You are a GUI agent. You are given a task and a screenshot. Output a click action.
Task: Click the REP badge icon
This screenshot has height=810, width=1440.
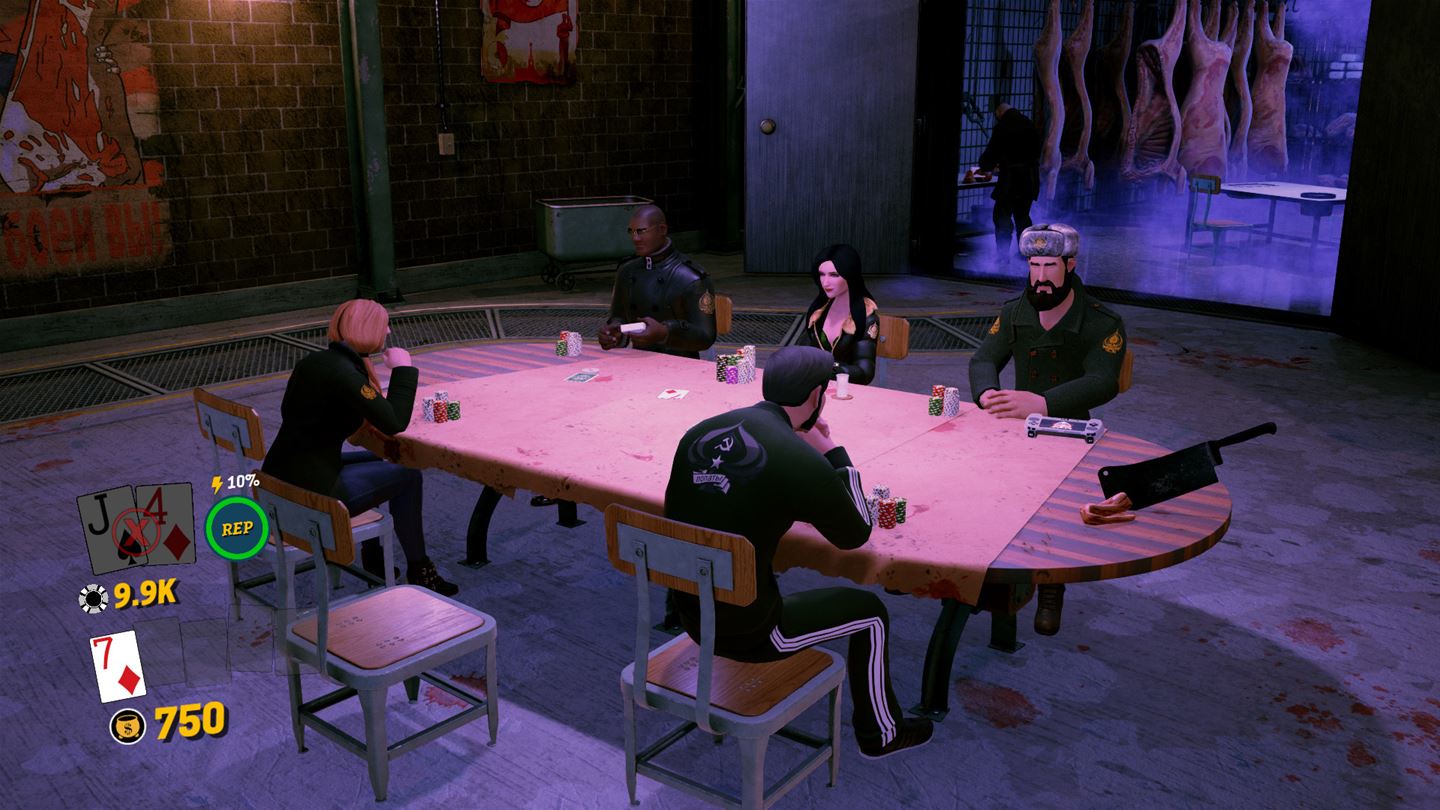pos(238,527)
